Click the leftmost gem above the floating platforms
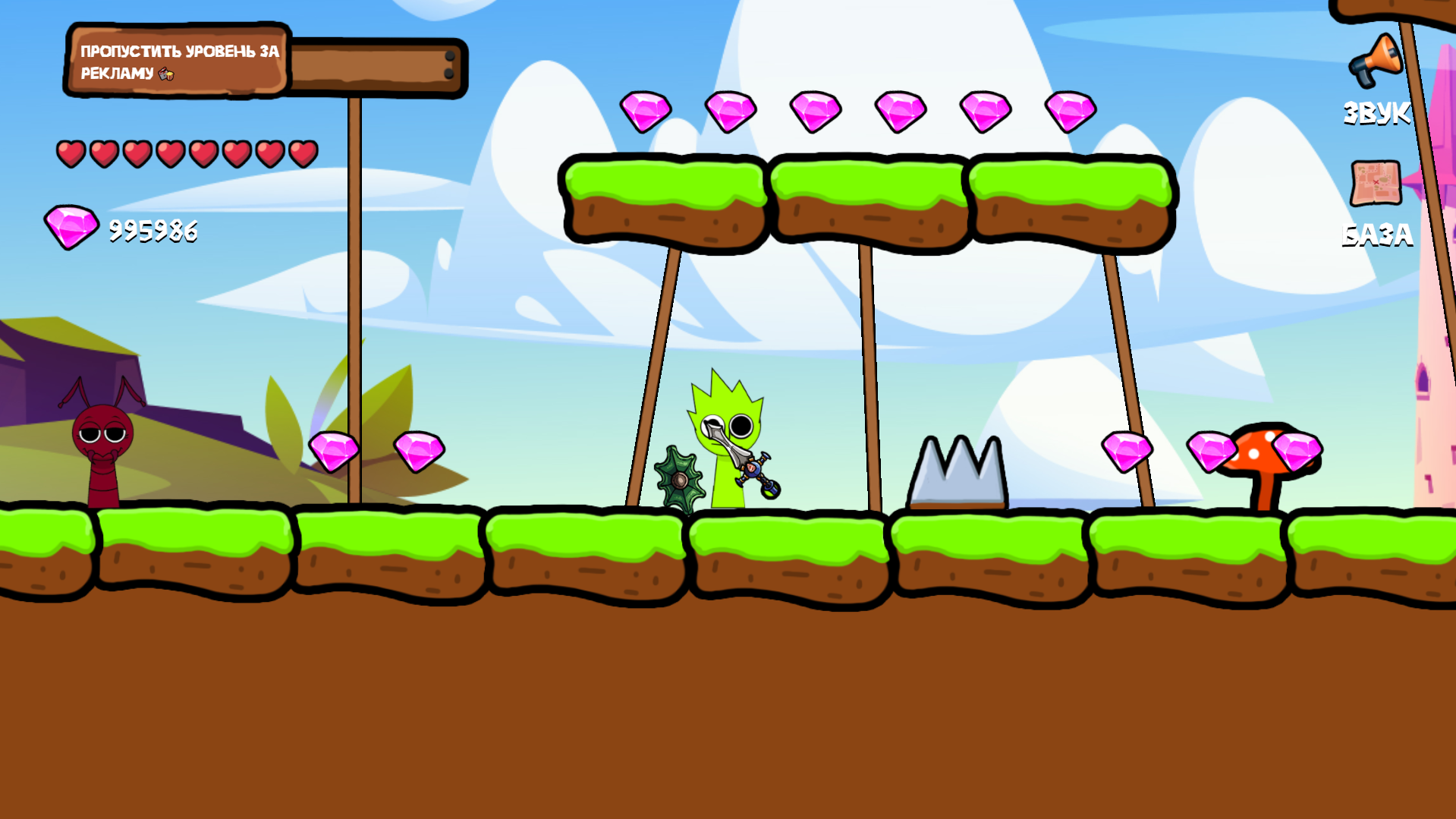The height and width of the screenshot is (819, 1456). [646, 109]
